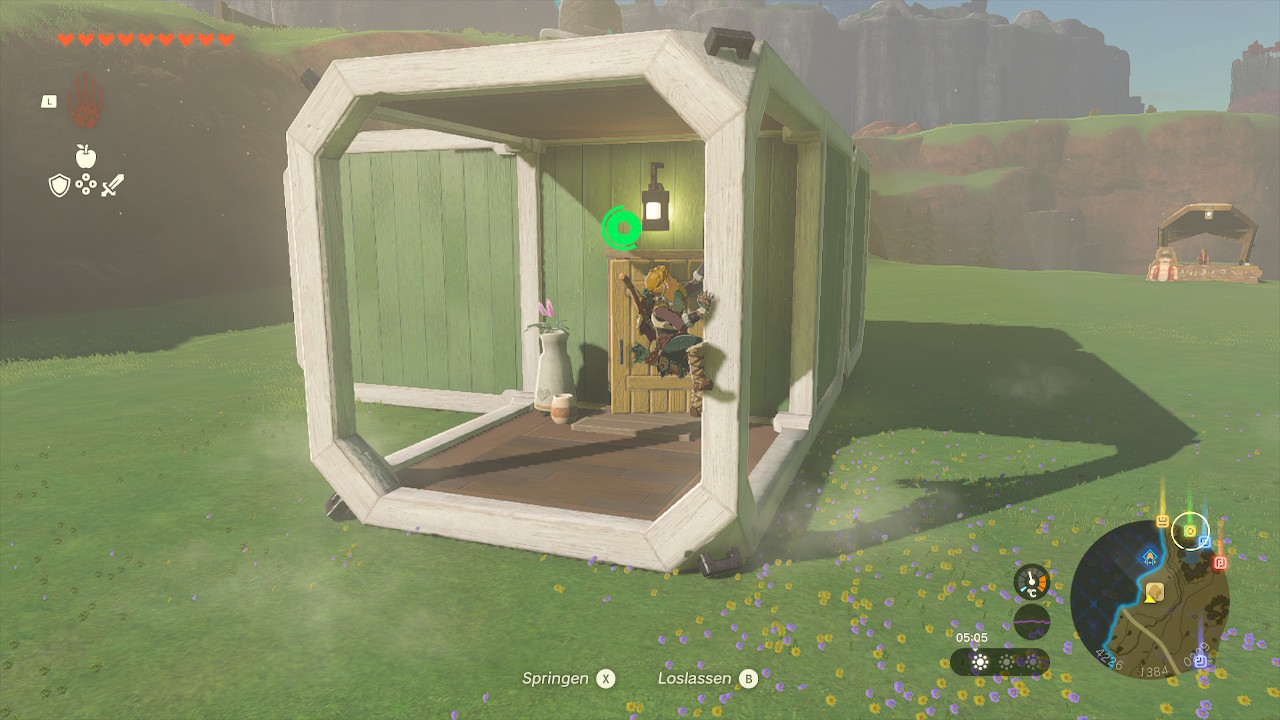Select the purple marker at the minimap's bottom
Screen dimensions: 1280x720
[1200, 660]
